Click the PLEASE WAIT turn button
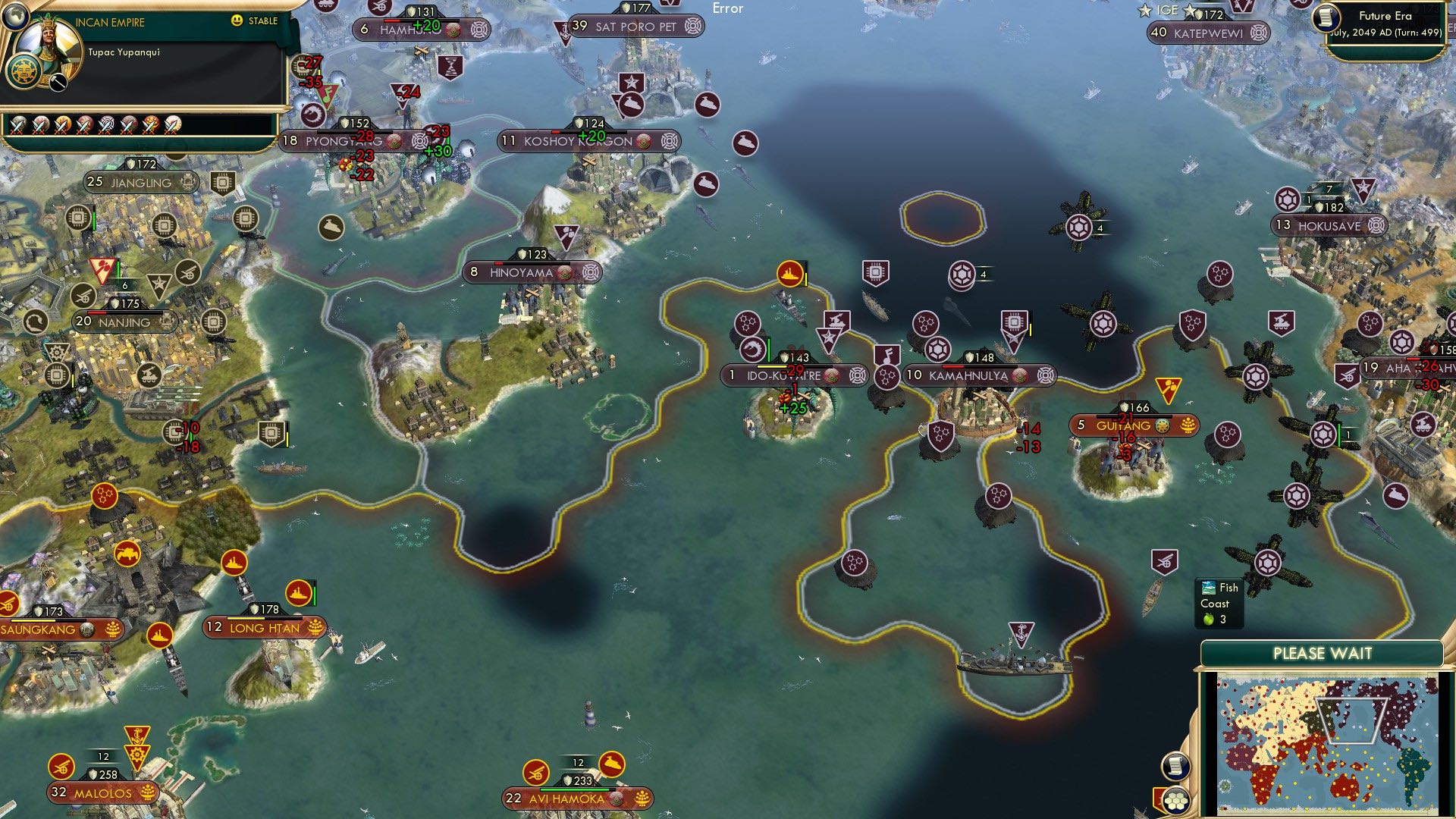Viewport: 1456px width, 819px height. tap(1322, 654)
